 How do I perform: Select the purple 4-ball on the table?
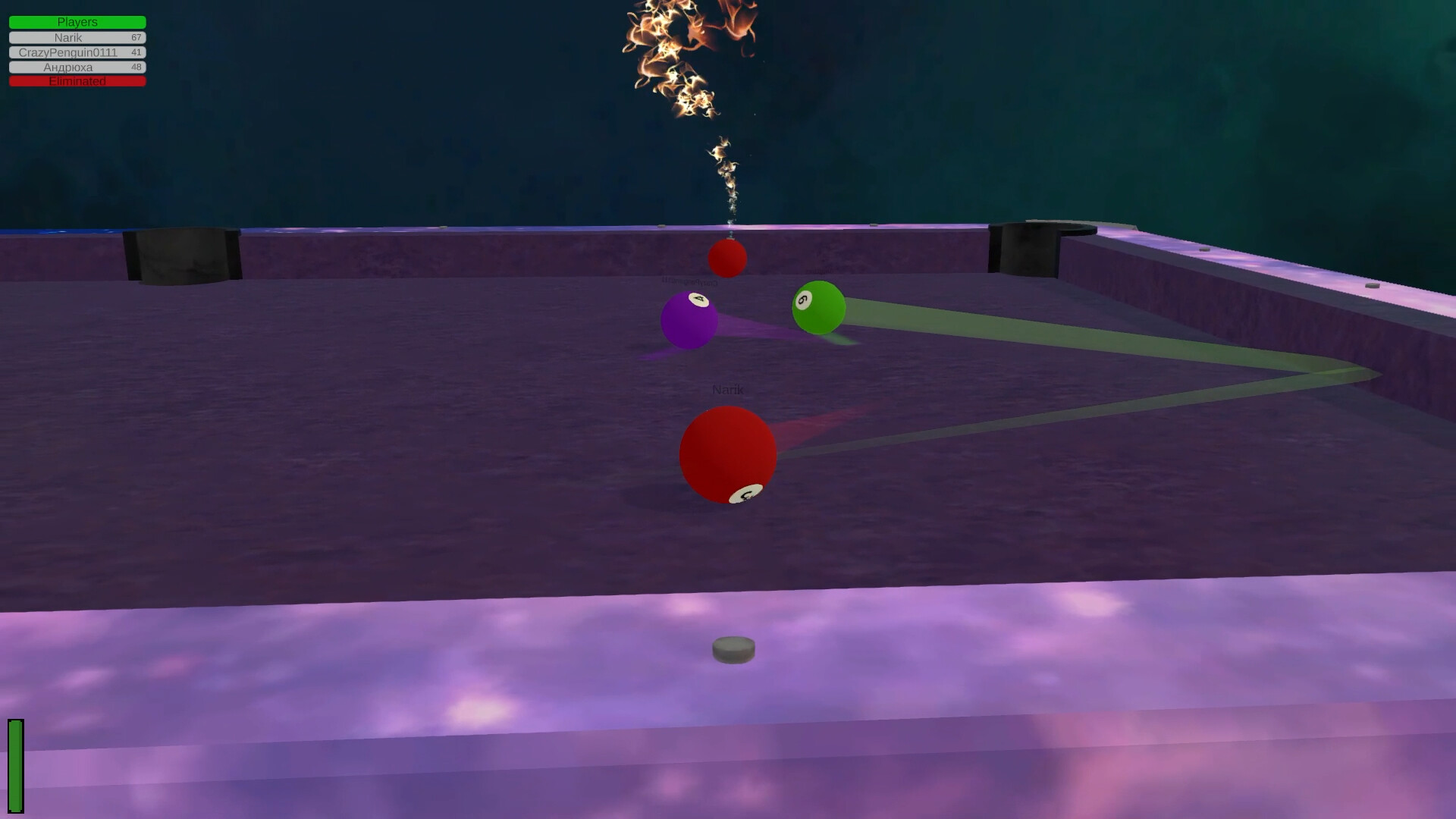point(690,318)
